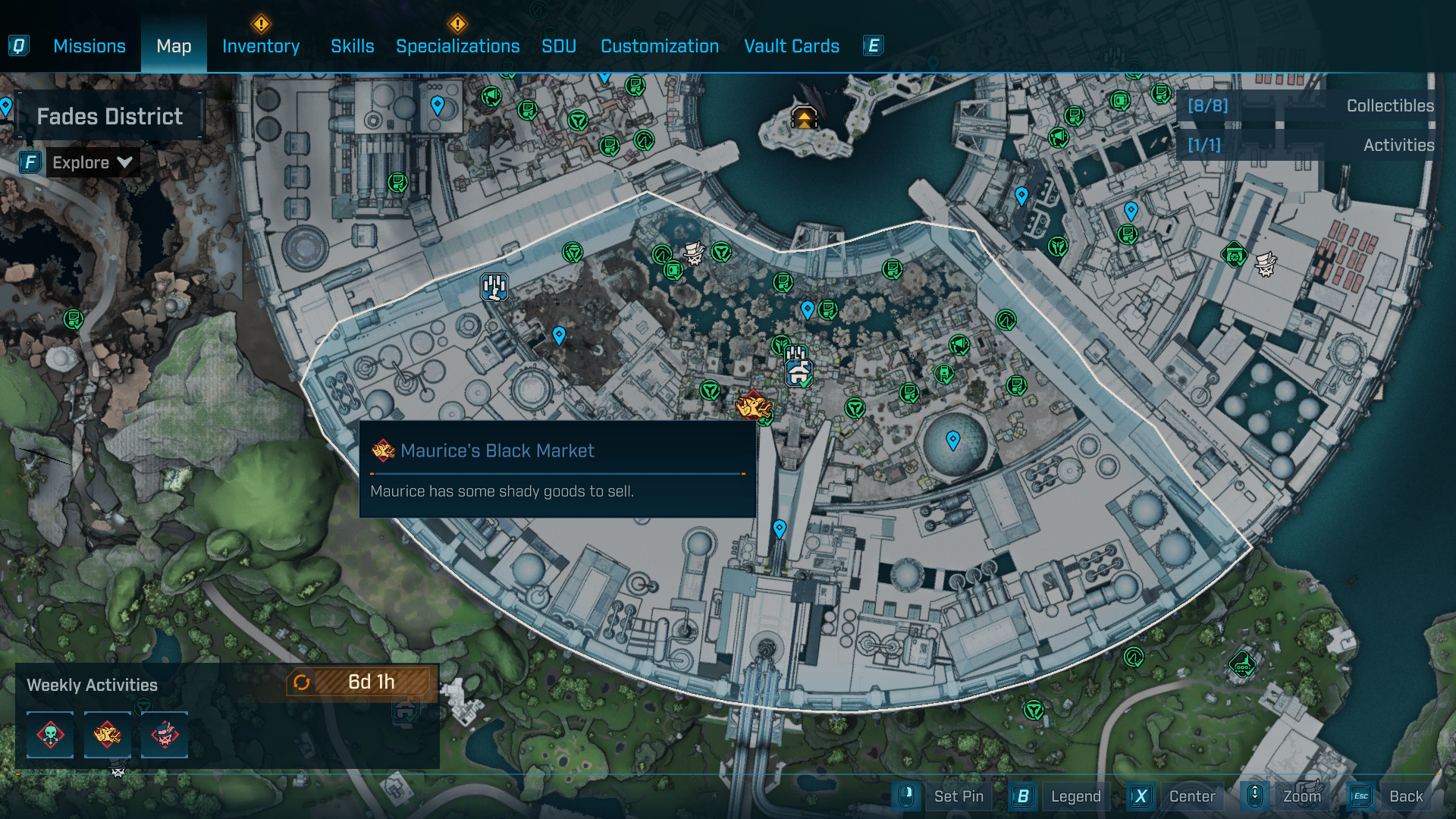Click the Set Pin option

(x=959, y=796)
